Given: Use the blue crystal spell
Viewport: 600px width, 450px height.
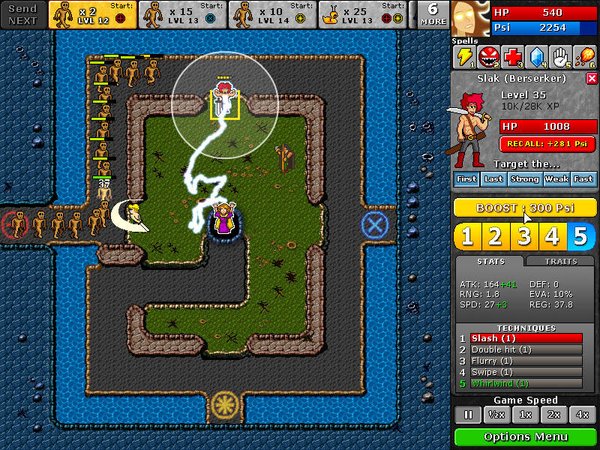Looking at the screenshot, I should click(x=538, y=56).
